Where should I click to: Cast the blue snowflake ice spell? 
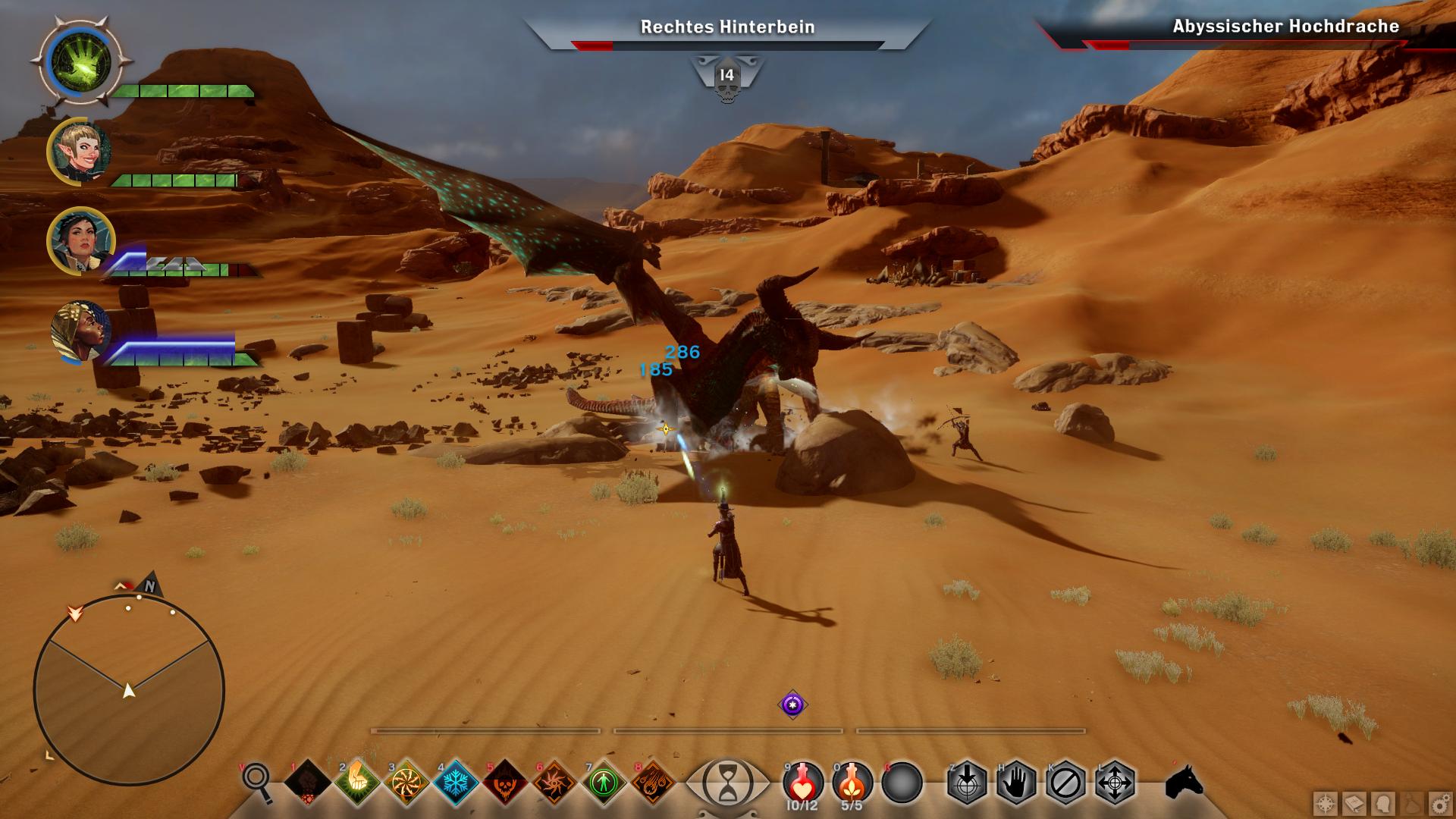click(456, 781)
